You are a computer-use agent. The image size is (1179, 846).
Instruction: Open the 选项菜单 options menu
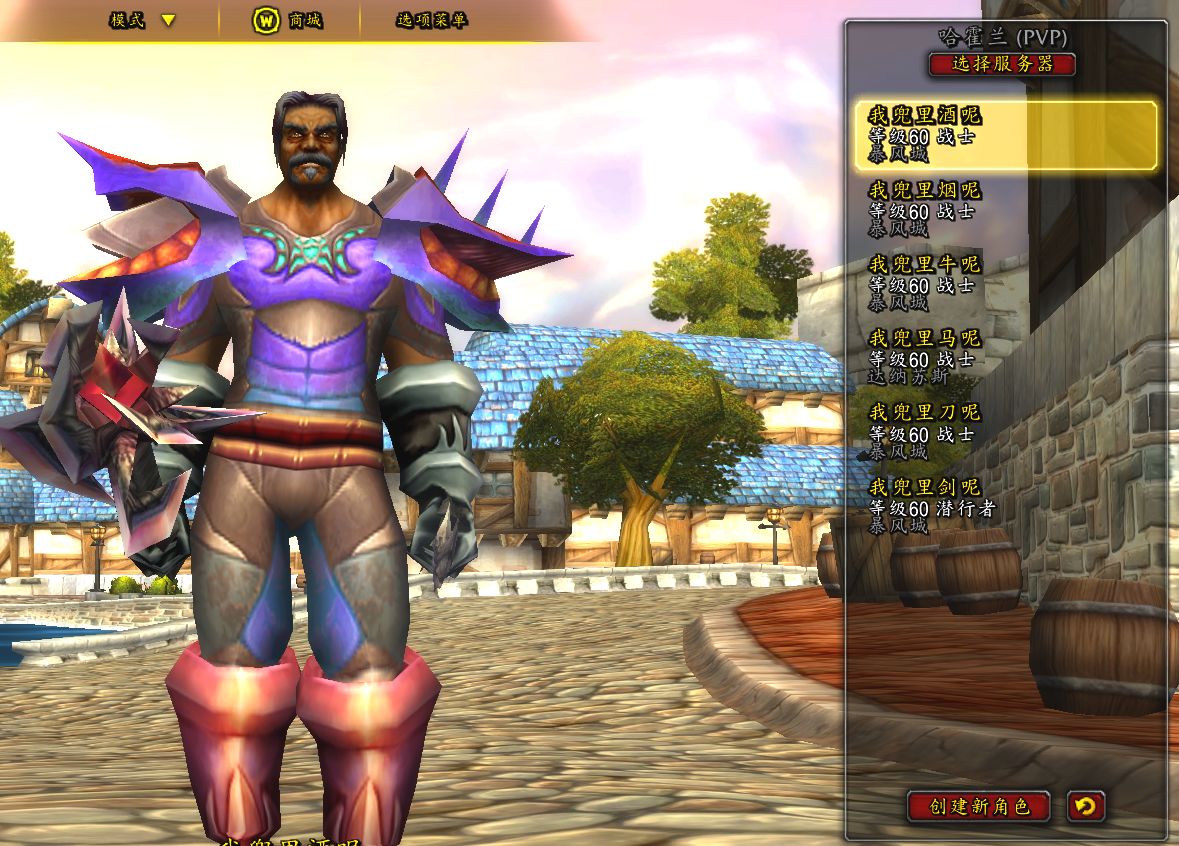pyautogui.click(x=431, y=20)
